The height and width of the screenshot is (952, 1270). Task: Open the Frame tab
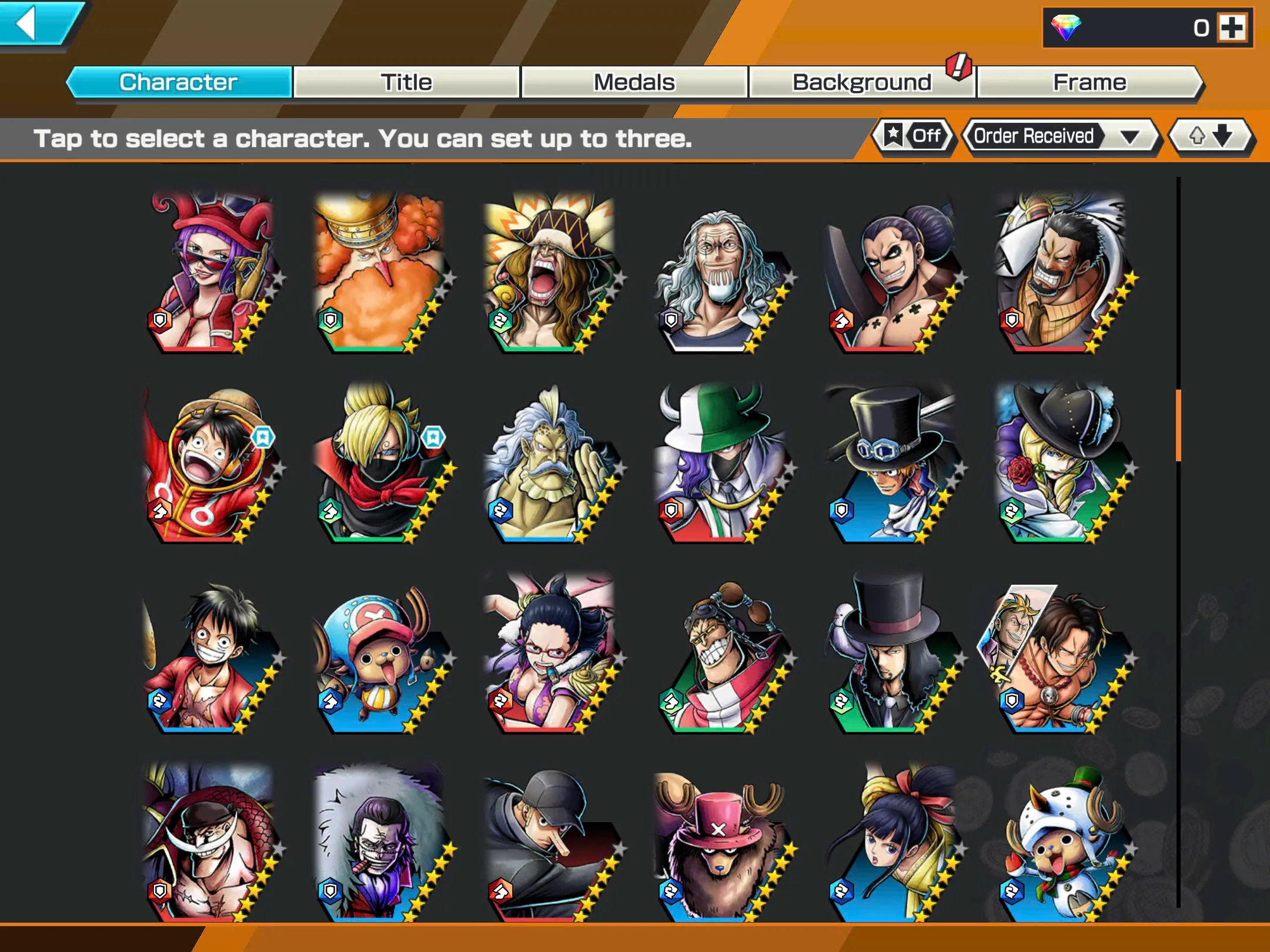pos(1089,82)
